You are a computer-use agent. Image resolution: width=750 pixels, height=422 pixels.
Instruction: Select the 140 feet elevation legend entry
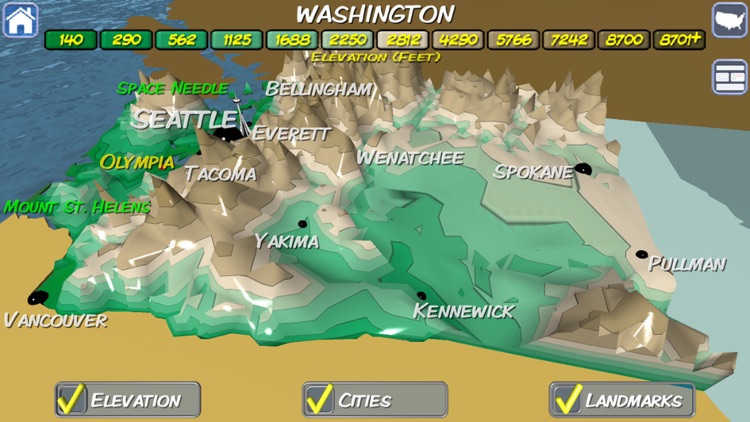pos(71,41)
